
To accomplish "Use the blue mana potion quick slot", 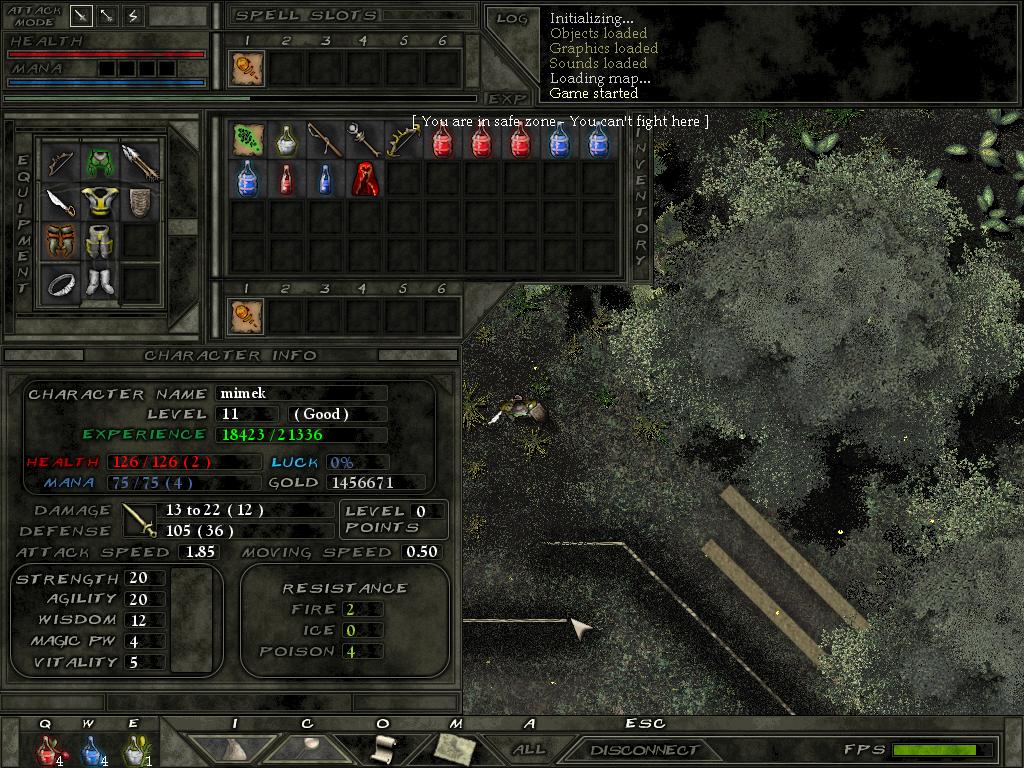I will click(90, 749).
